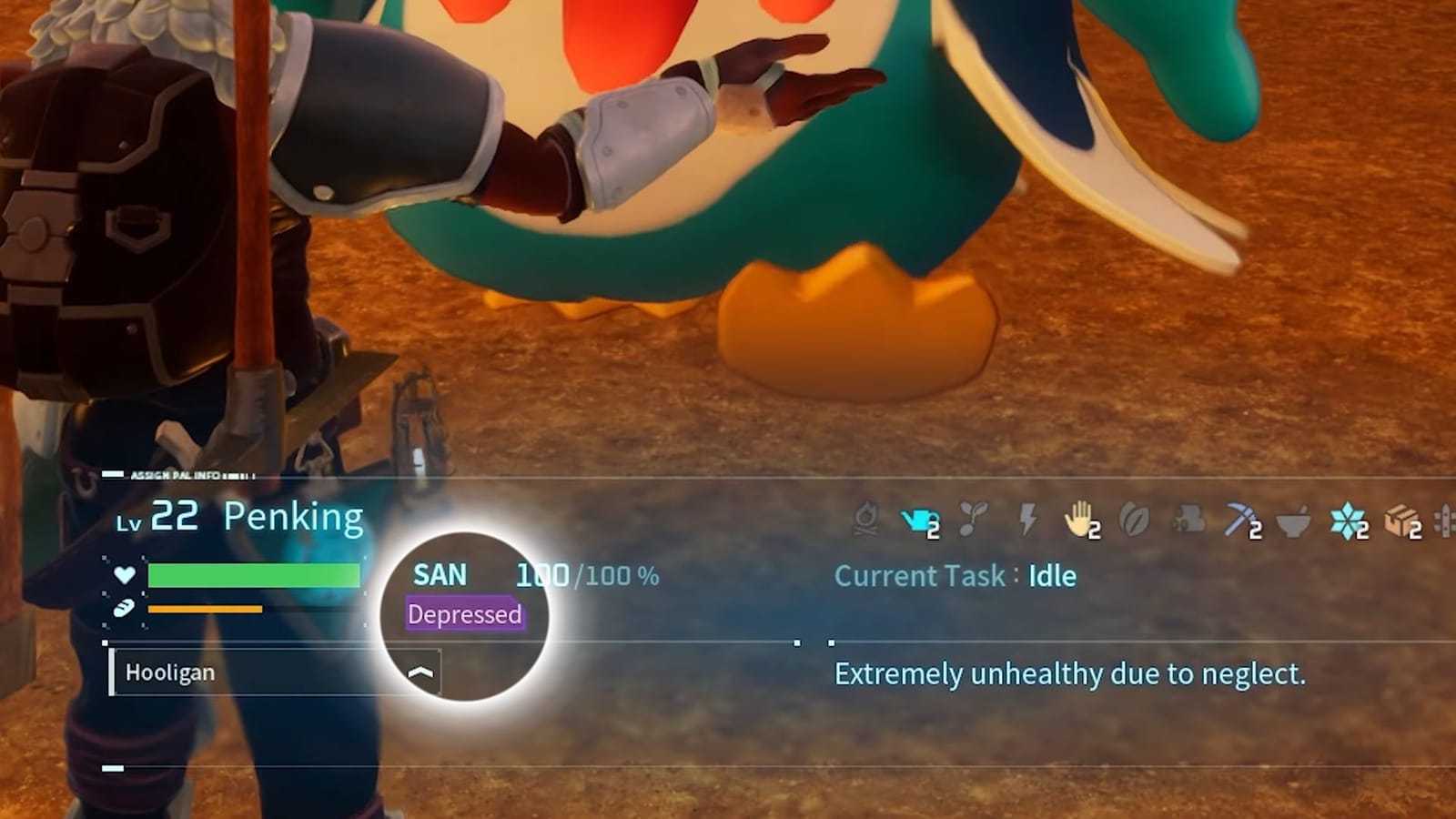Expand the Hooligan trait panel chevron

pos(420,673)
